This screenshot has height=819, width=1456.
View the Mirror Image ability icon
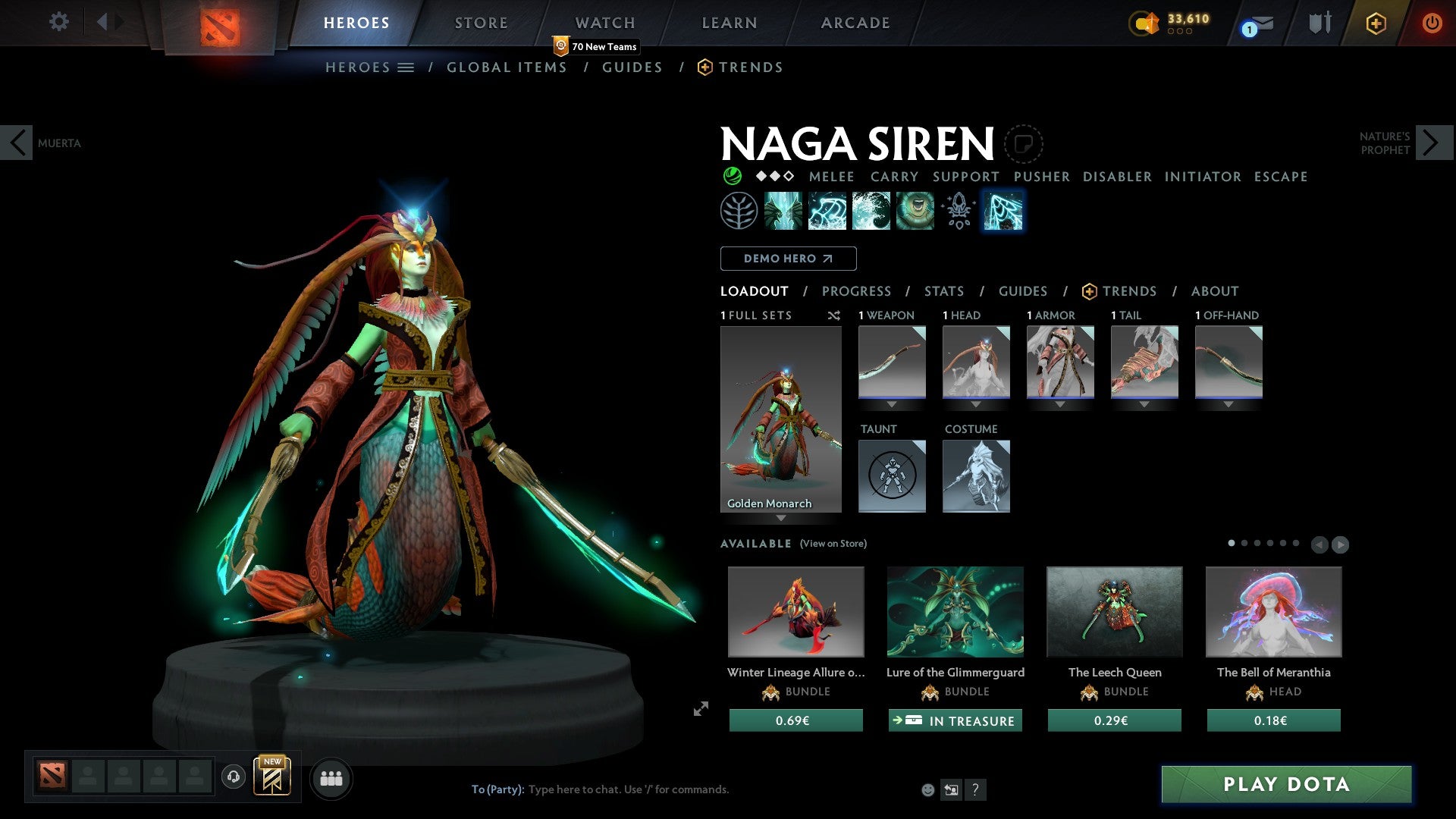tap(784, 211)
